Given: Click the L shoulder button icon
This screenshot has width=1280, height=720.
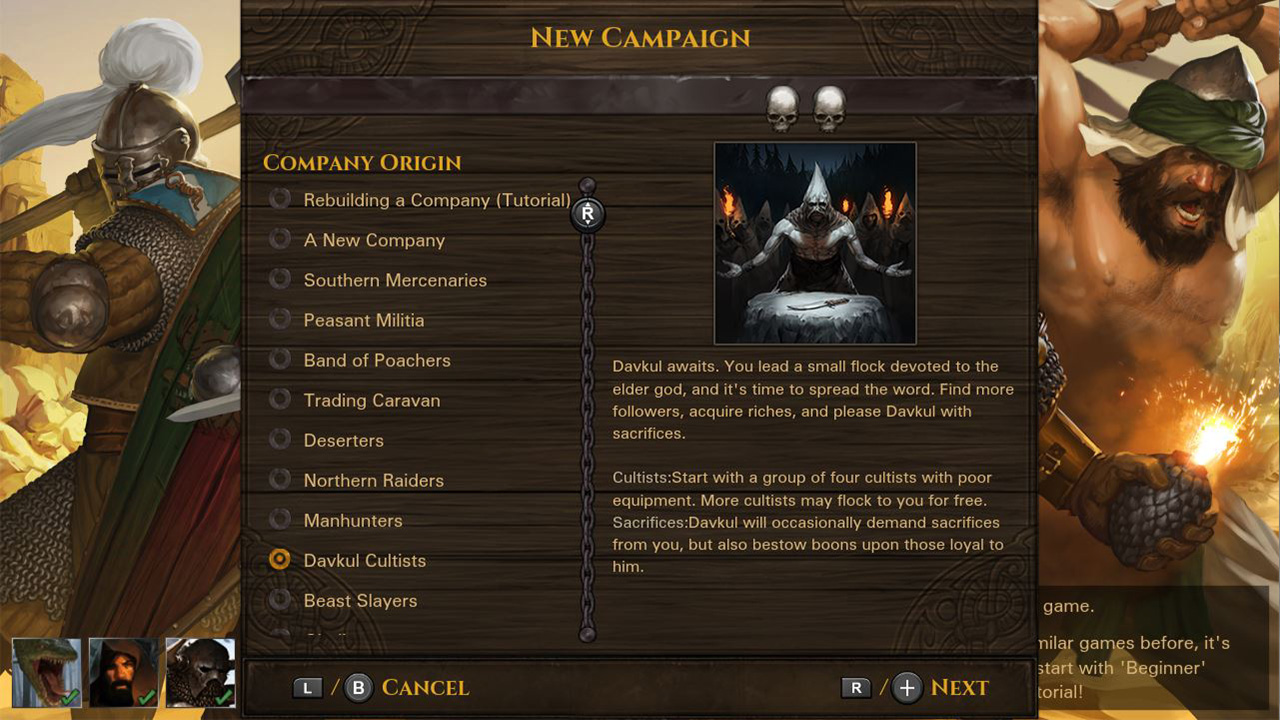Looking at the screenshot, I should [307, 687].
